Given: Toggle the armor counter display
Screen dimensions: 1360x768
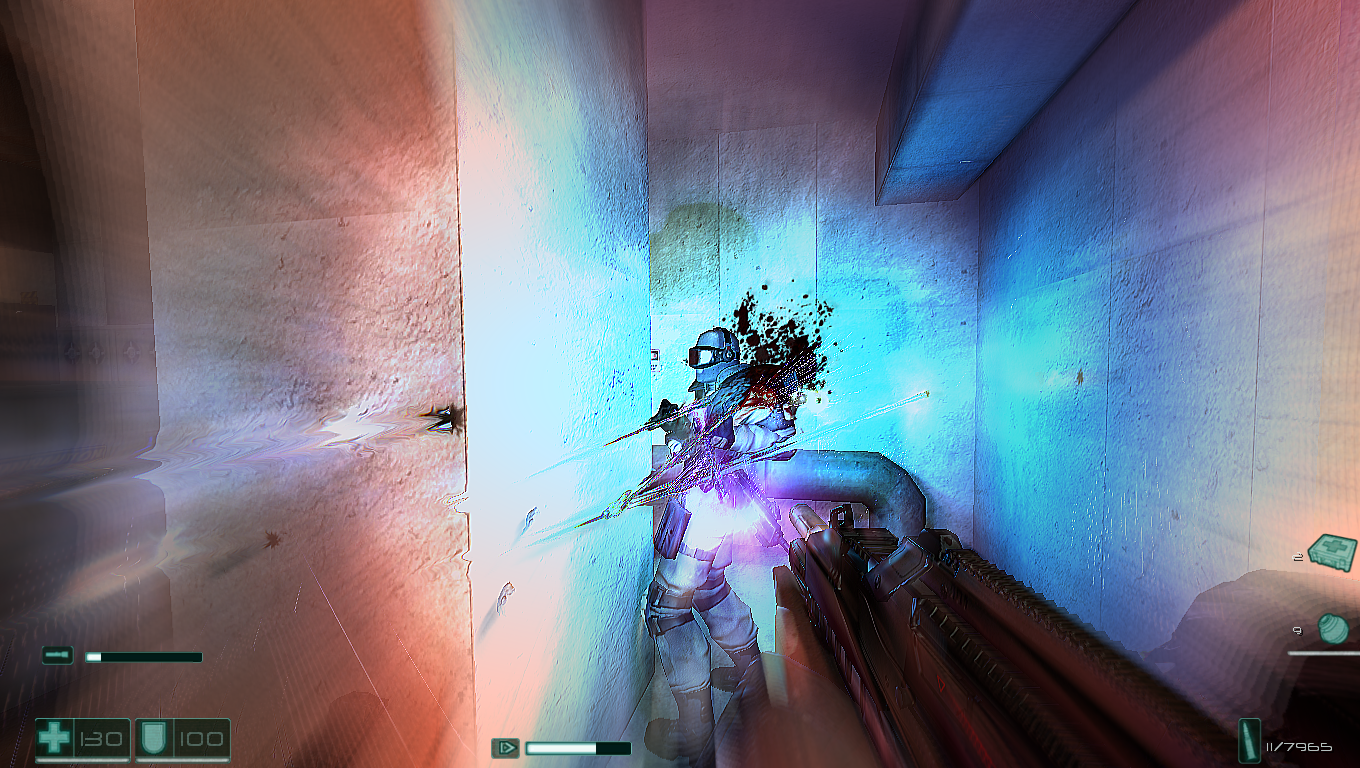Looking at the screenshot, I should [x=200, y=740].
